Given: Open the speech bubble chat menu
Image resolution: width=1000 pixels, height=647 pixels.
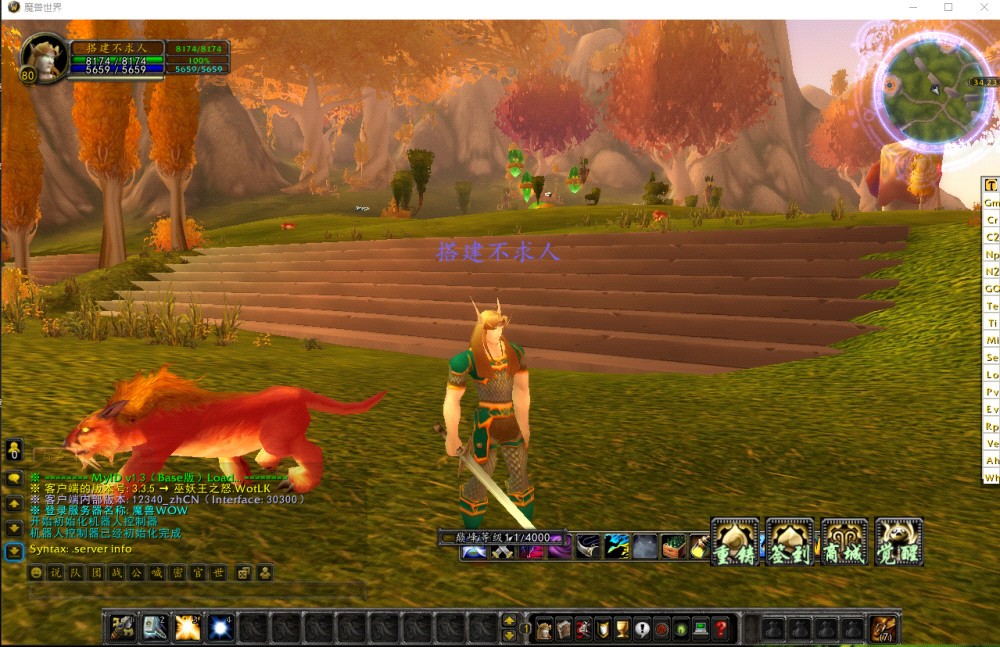Looking at the screenshot, I should pyautogui.click(x=14, y=479).
